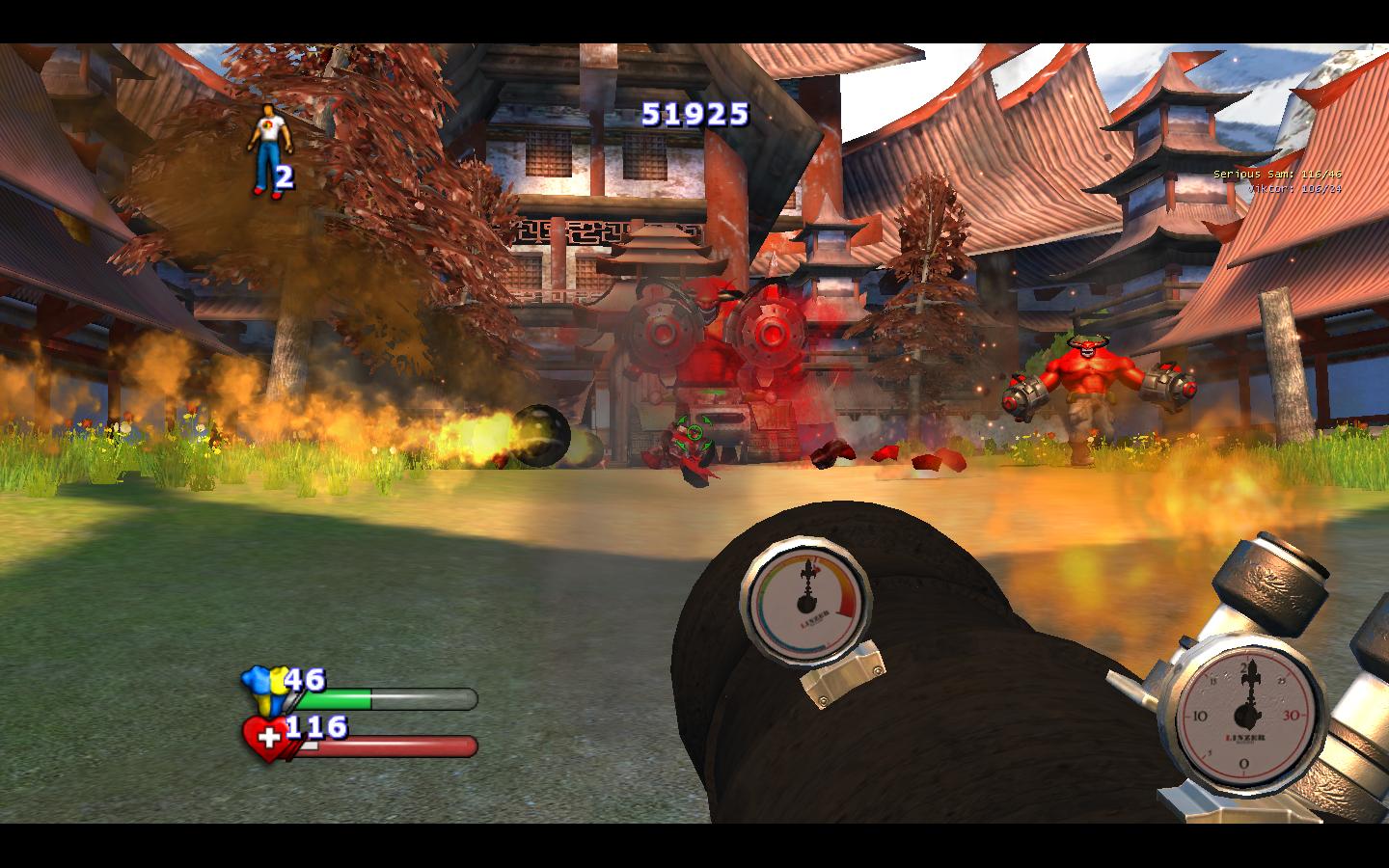Screen dimensions: 1389x868
Task: Click the red heart health icon
Action: pos(265,738)
